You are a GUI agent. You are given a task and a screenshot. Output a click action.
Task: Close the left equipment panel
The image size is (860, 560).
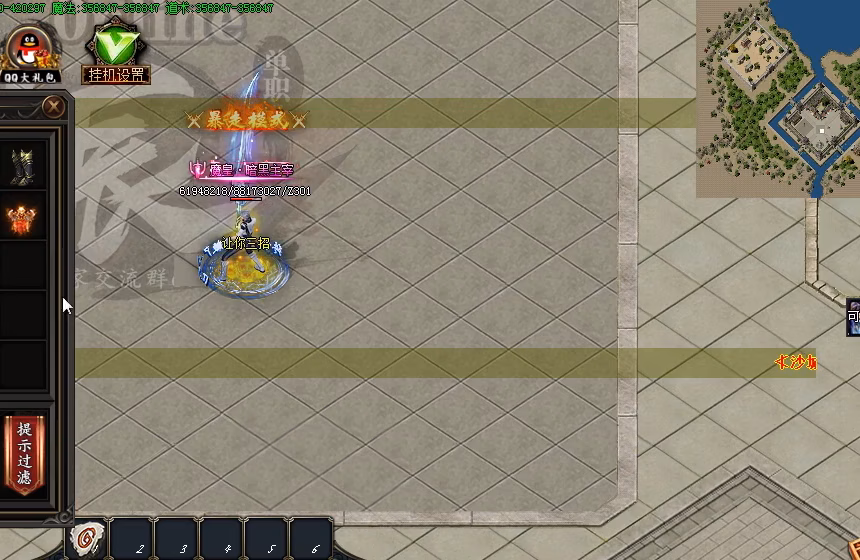pos(55,106)
